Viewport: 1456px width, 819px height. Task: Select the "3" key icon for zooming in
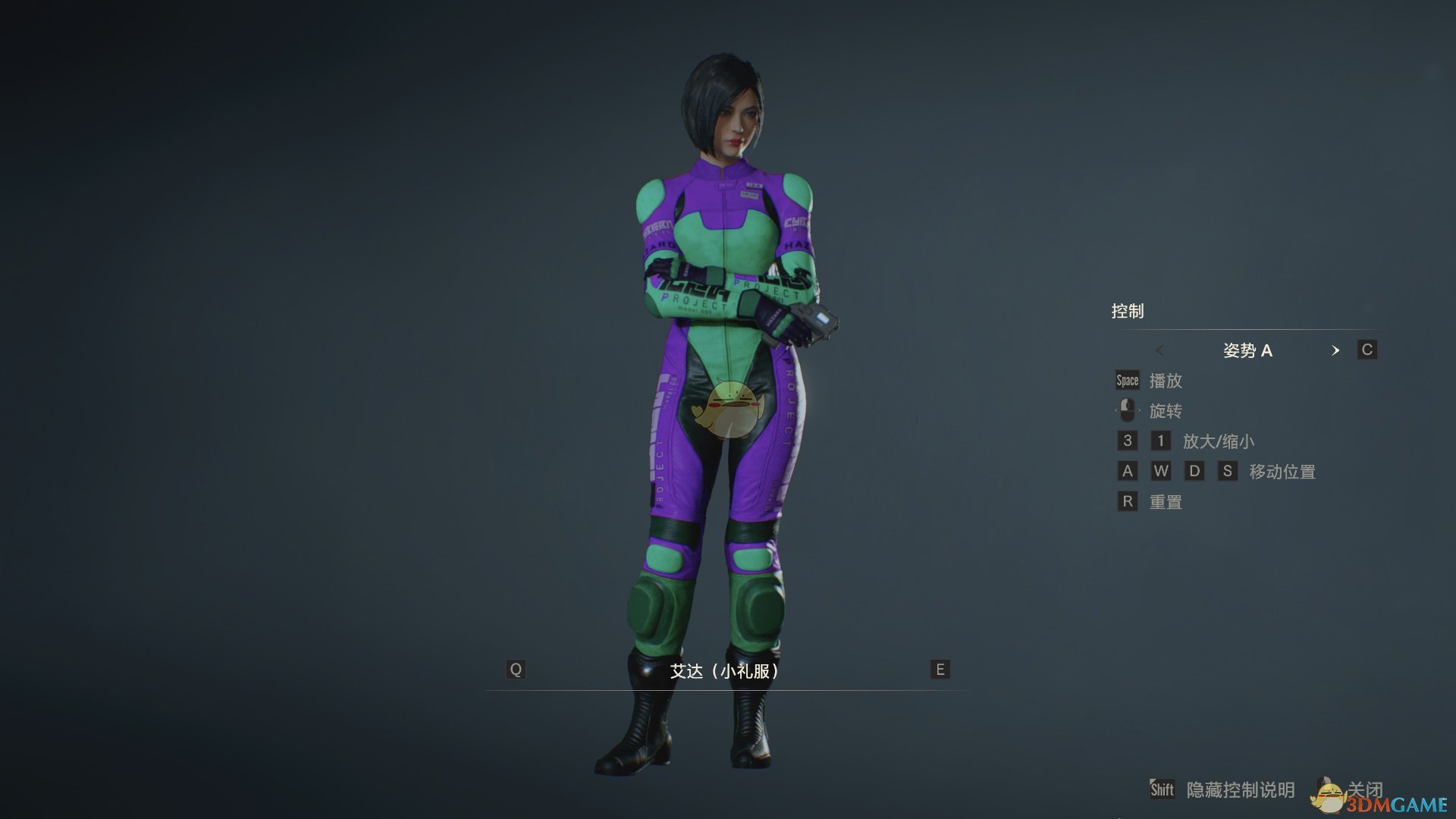(x=1127, y=441)
